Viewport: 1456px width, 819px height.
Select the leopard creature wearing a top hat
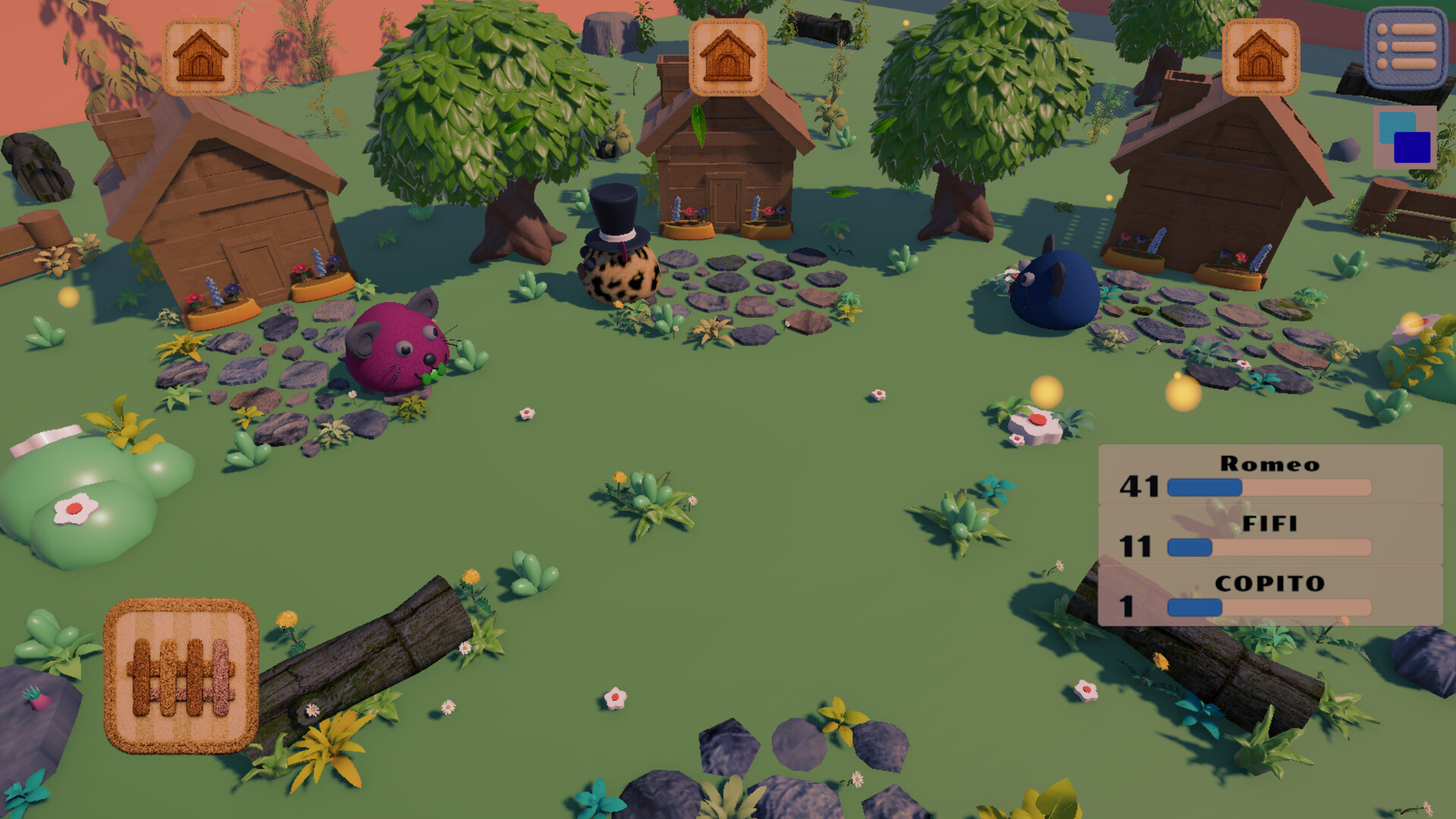tap(619, 273)
